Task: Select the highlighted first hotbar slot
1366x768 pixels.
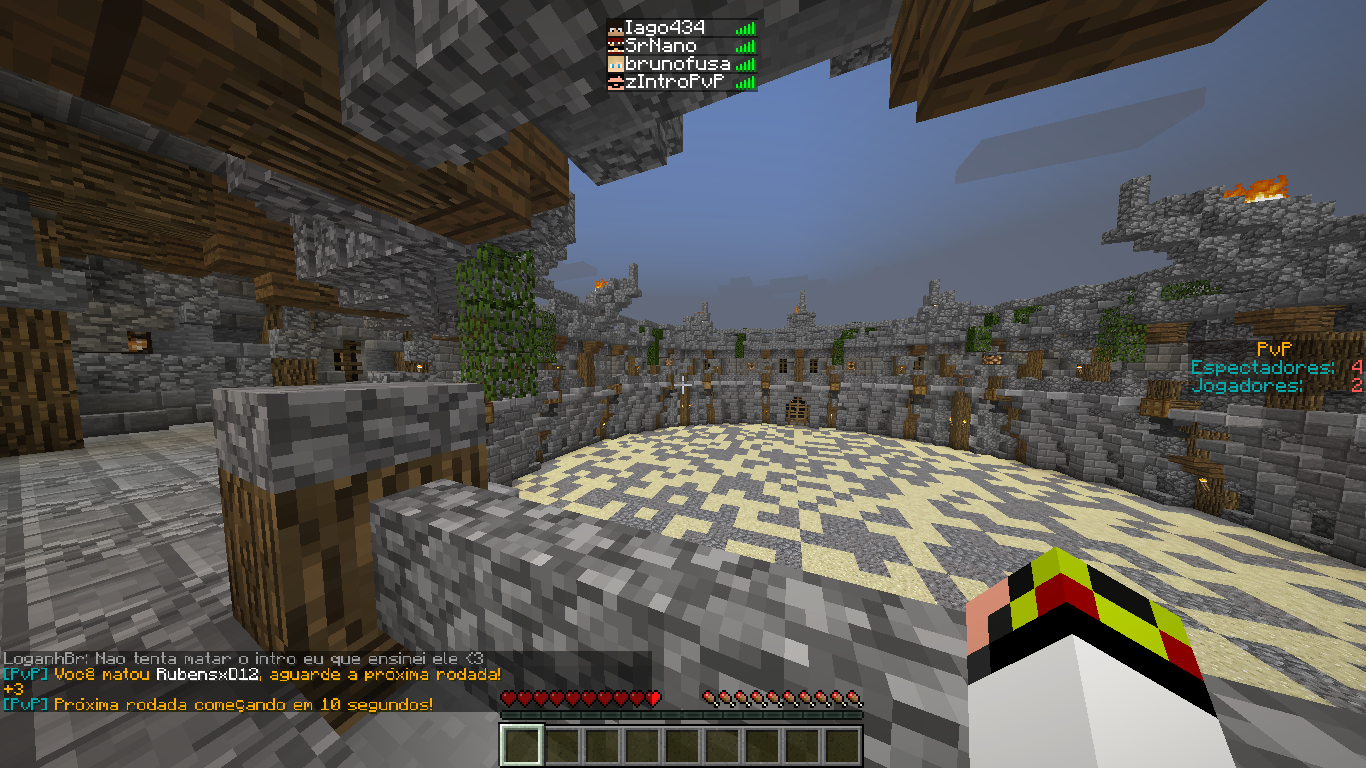Action: pos(521,745)
